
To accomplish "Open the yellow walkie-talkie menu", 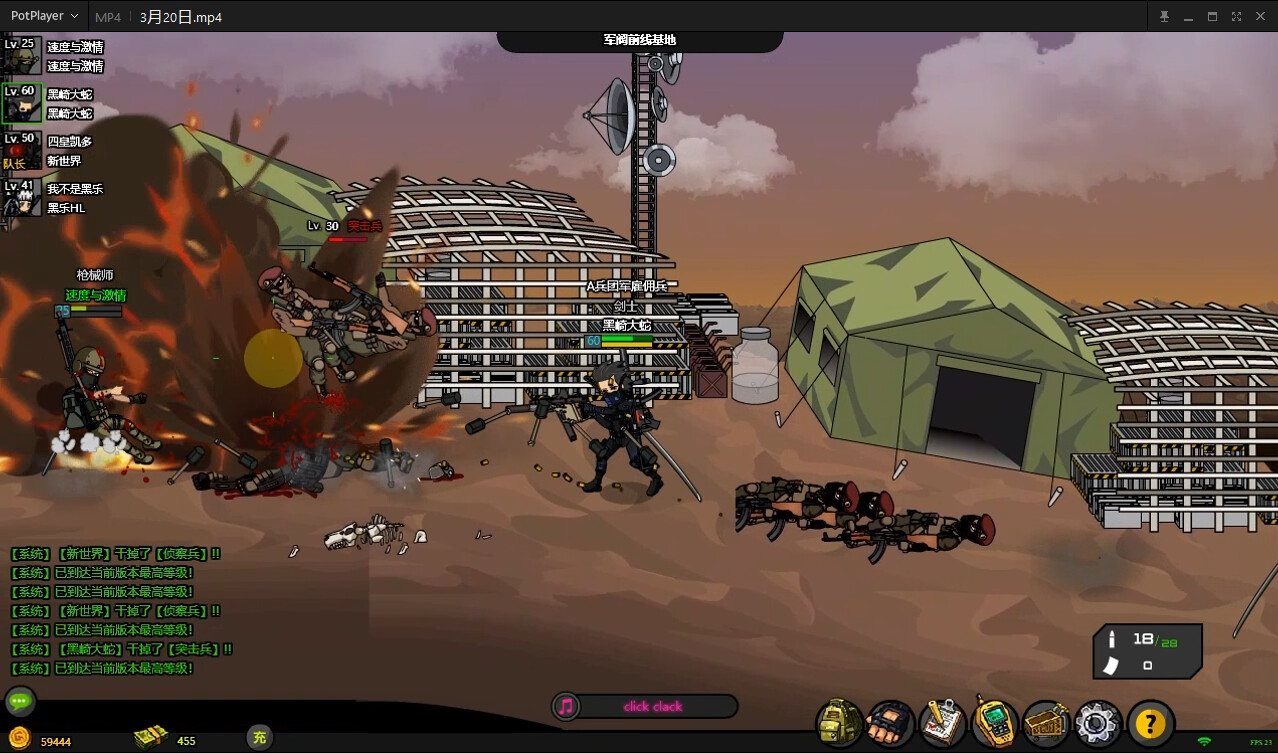I will [994, 722].
